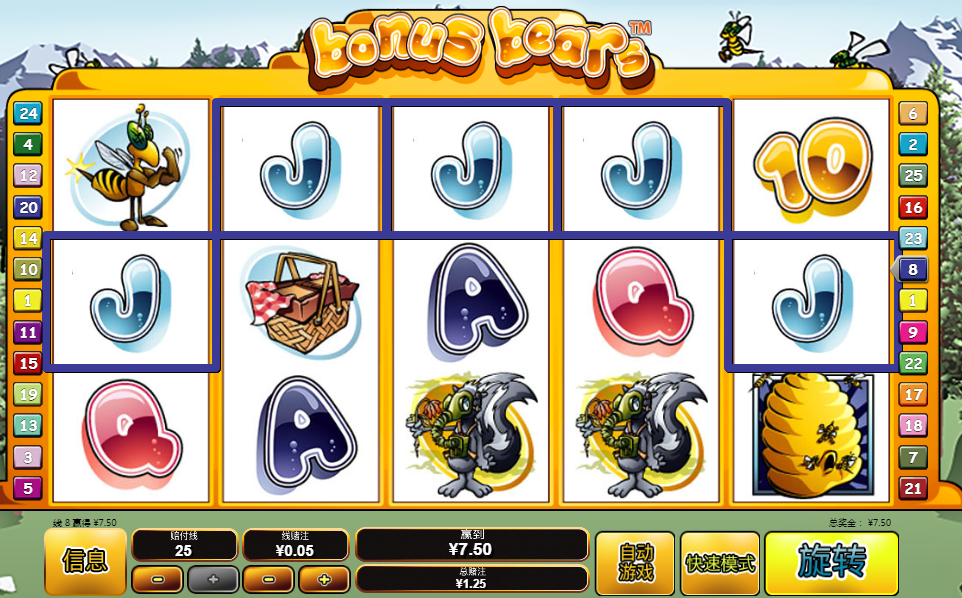Choose payline marker 25
The width and height of the screenshot is (962, 598).
pyautogui.click(x=912, y=176)
